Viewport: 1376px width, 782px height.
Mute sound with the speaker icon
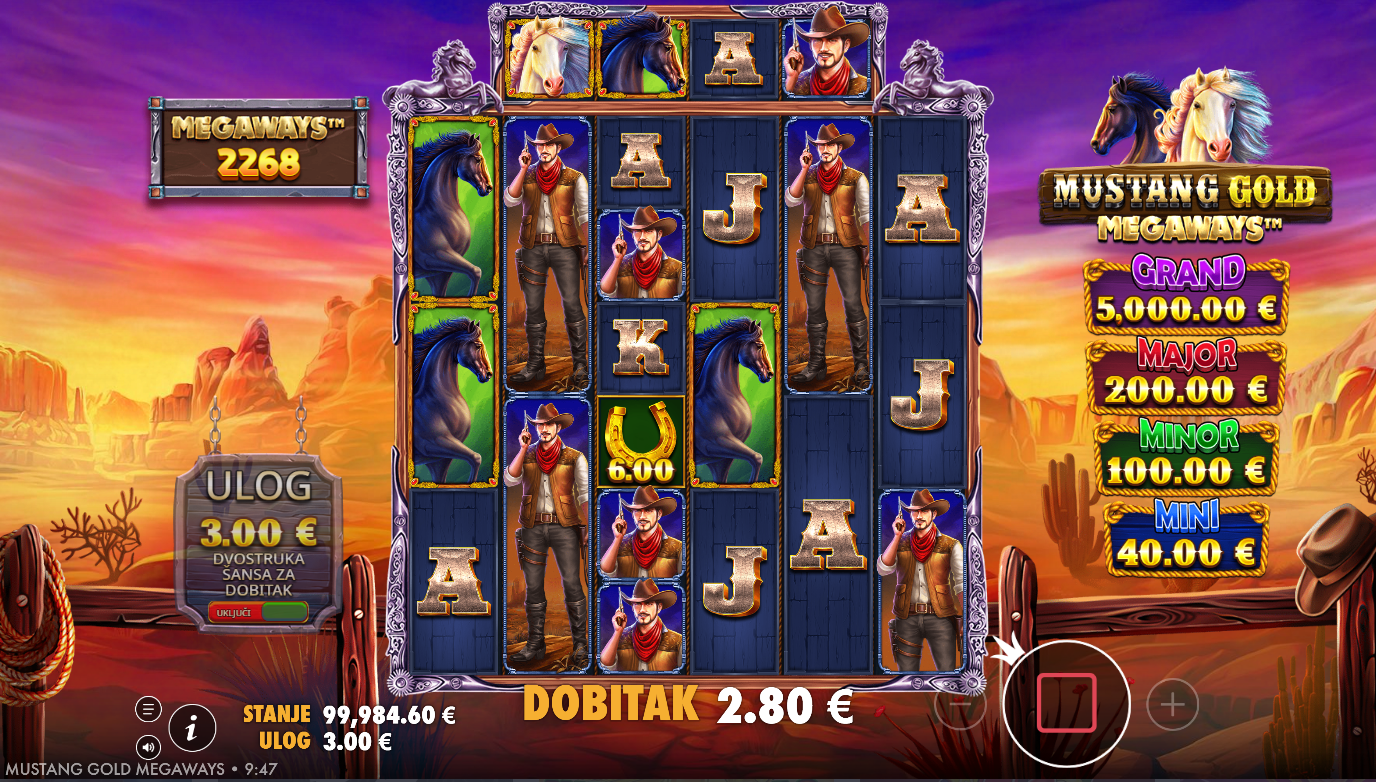click(x=148, y=746)
